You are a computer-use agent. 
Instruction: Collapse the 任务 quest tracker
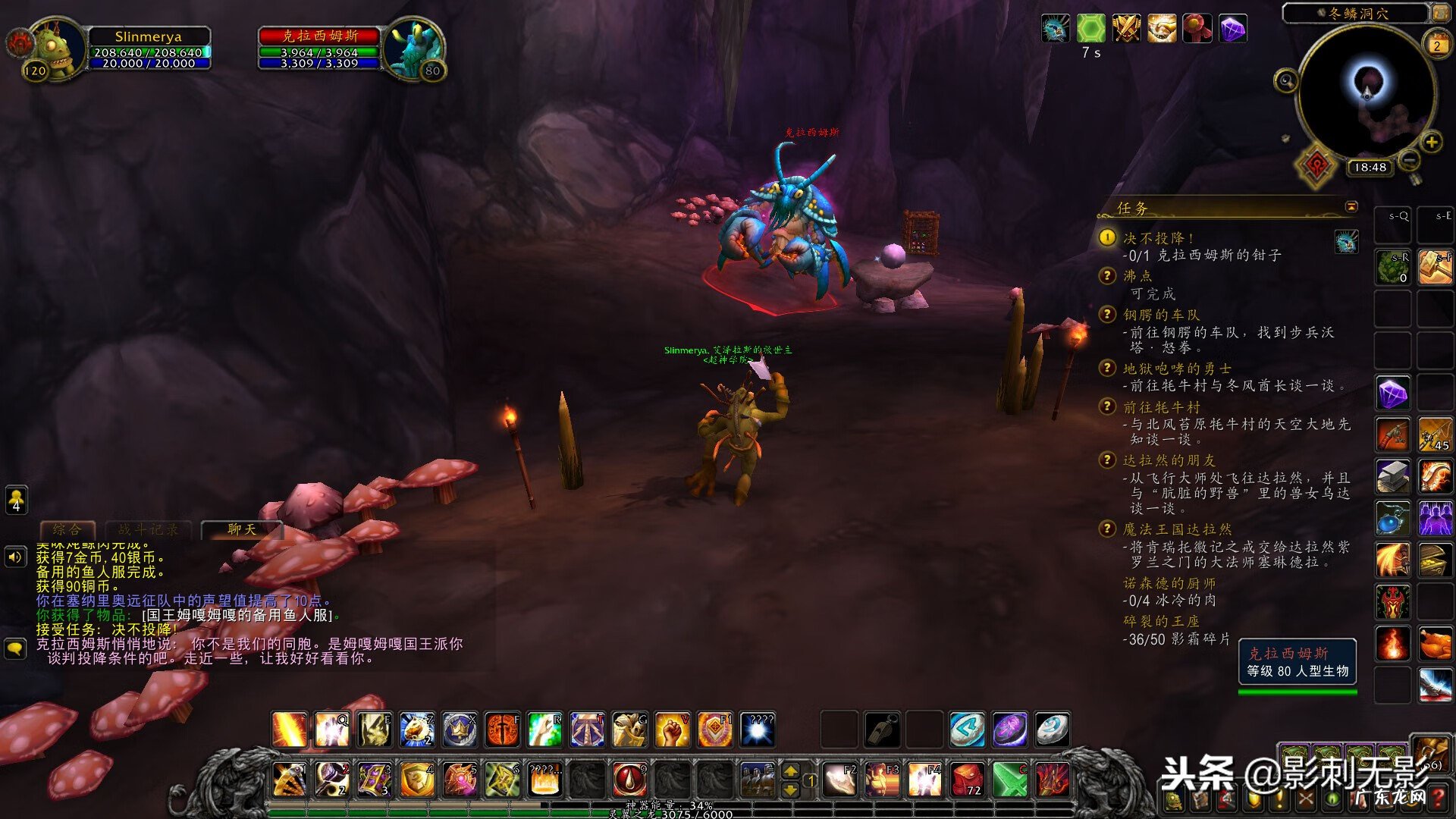(1351, 207)
